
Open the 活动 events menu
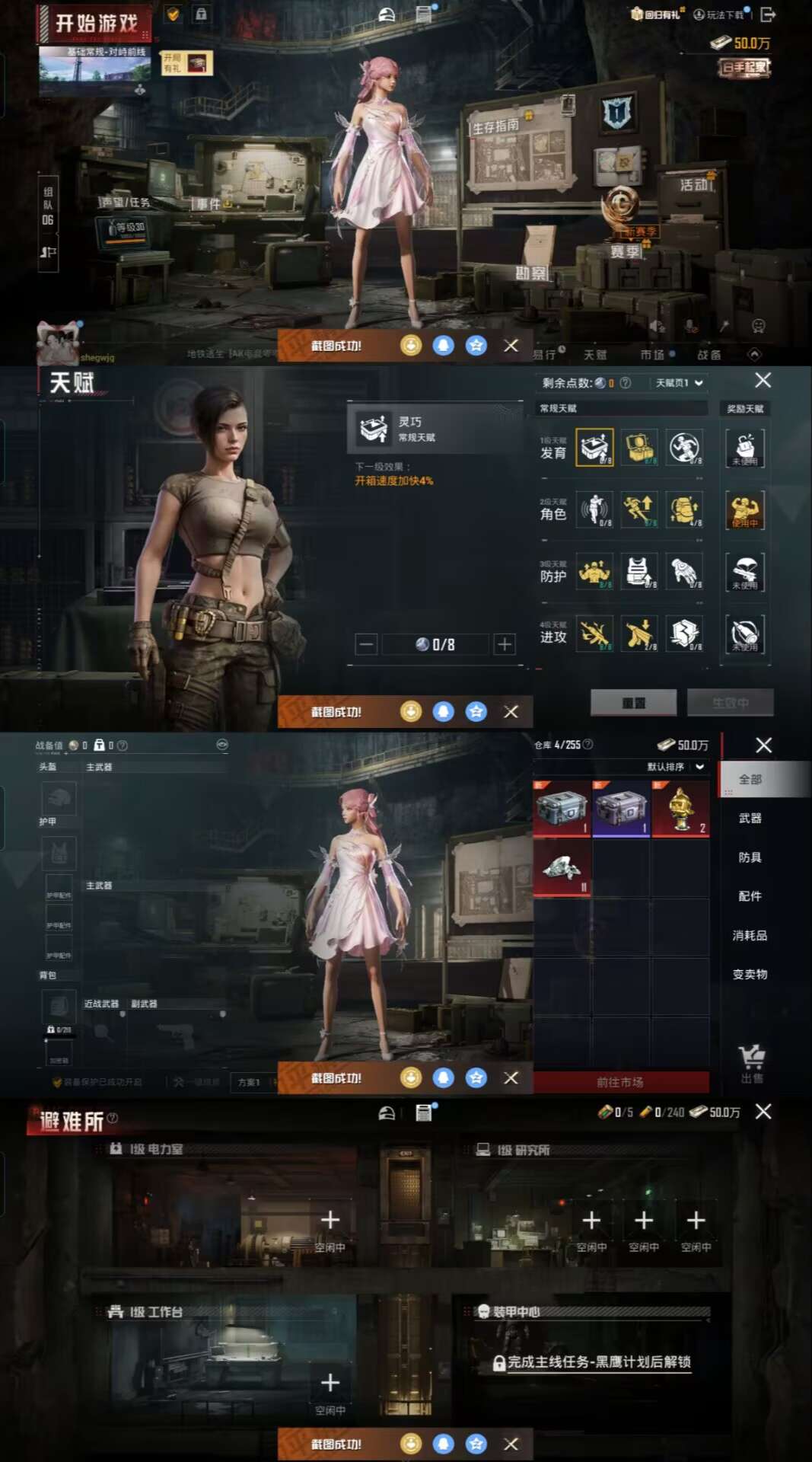coord(695,185)
